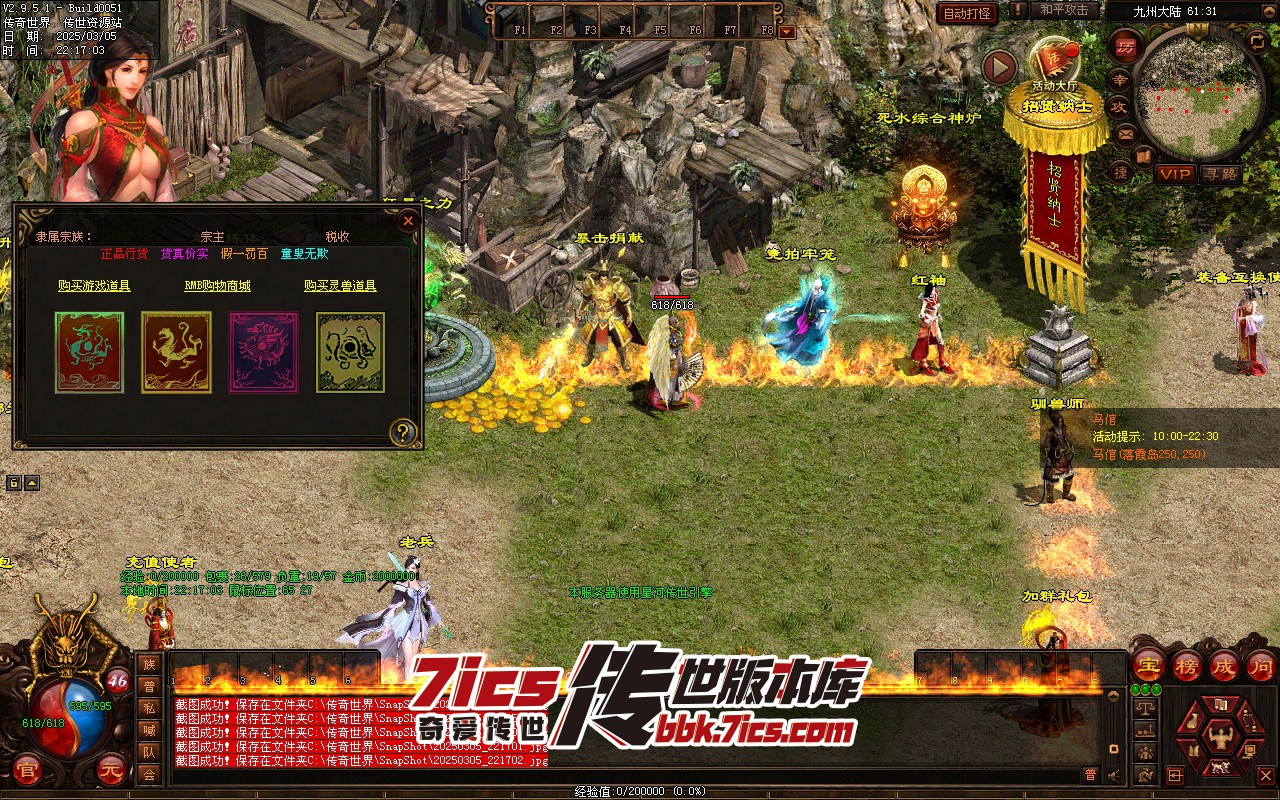Image resolution: width=1280 pixels, height=800 pixels.
Task: Activate the 寻路 pathfinding button
Action: [x=1219, y=174]
